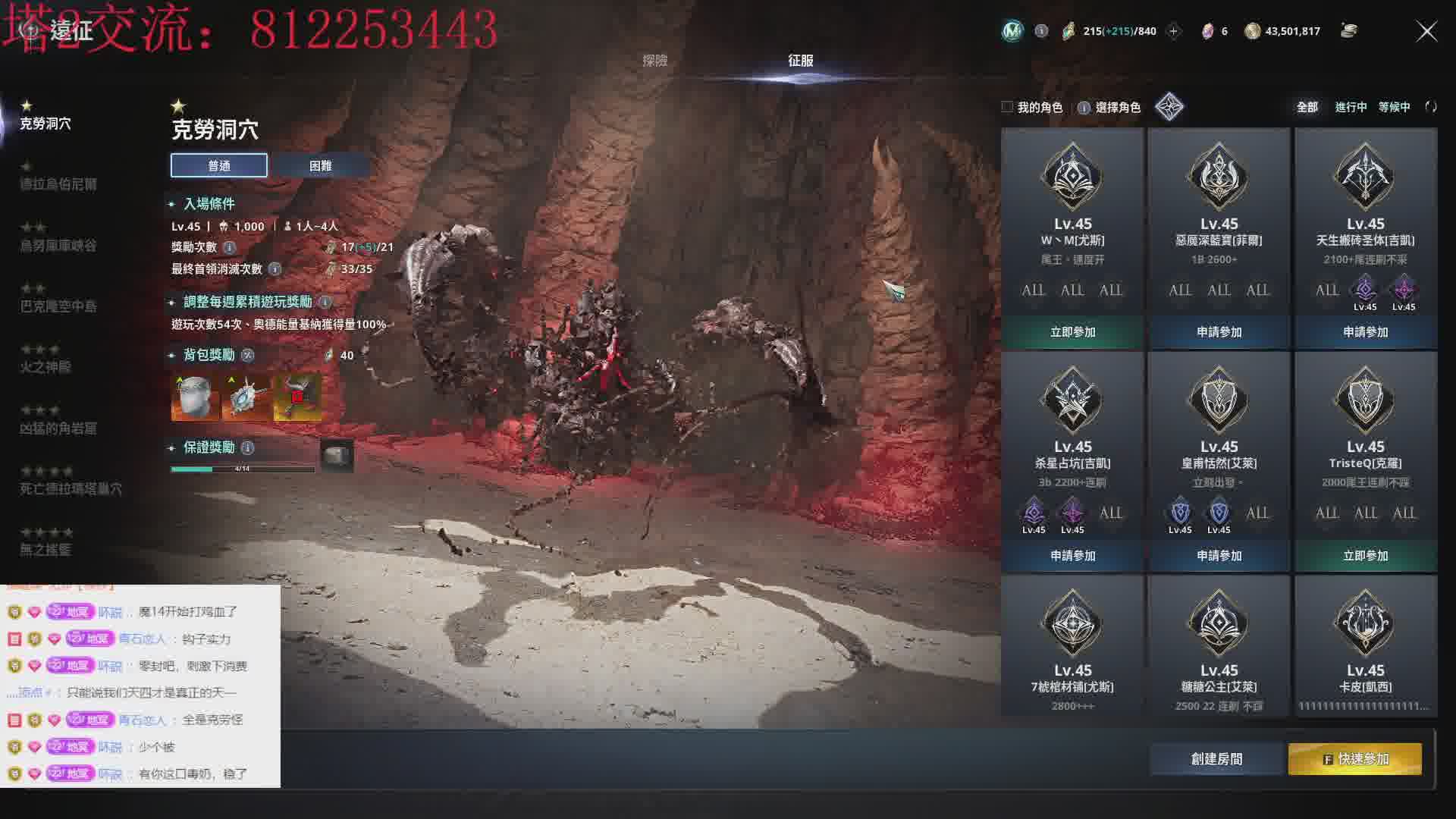Choose 德拉烏伯尼爾 from the dungeon list

(58, 184)
